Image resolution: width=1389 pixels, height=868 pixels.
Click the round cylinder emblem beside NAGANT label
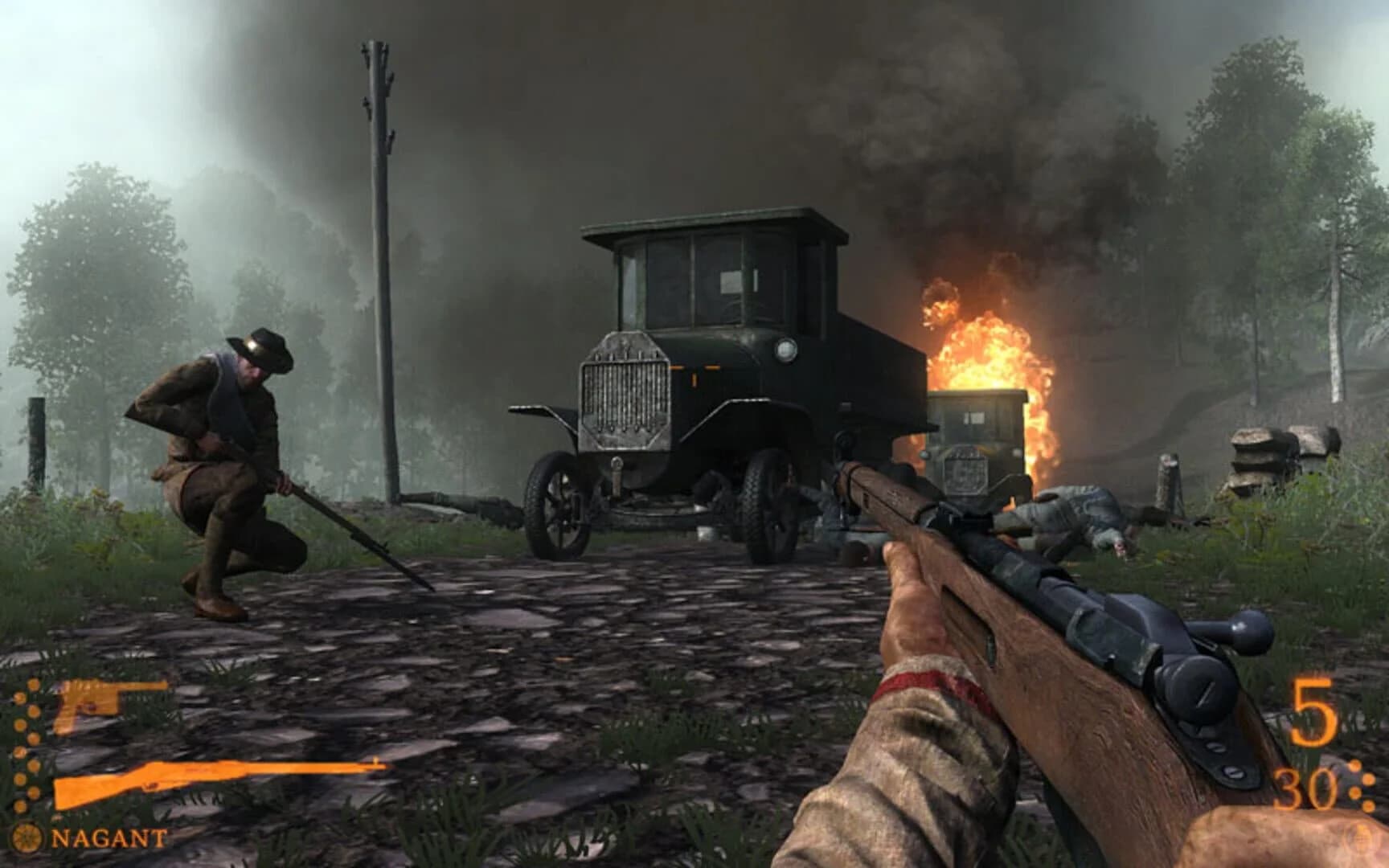point(28,838)
